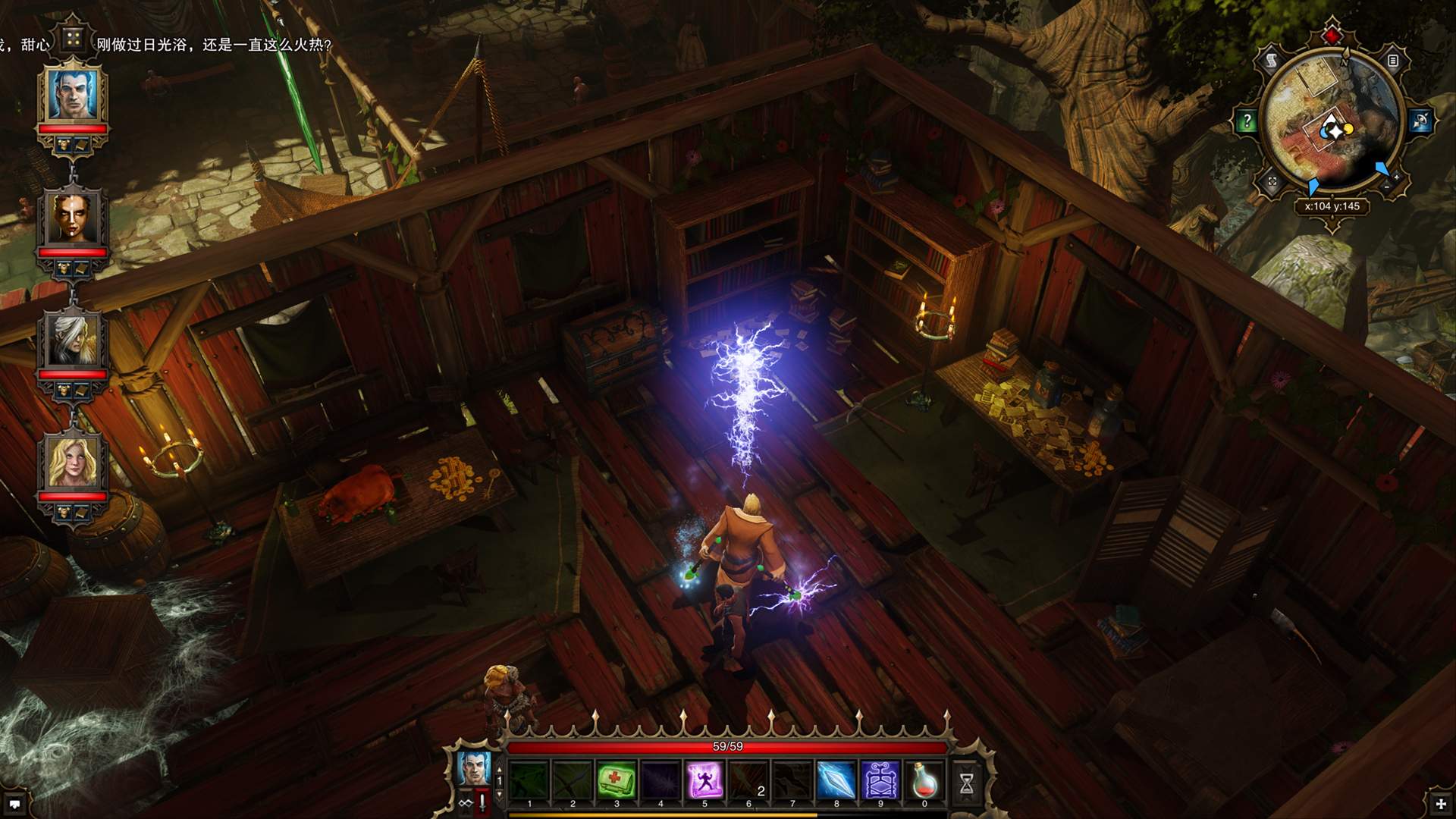
Task: Toggle the infinity icon left of the hotbar
Action: (x=466, y=804)
